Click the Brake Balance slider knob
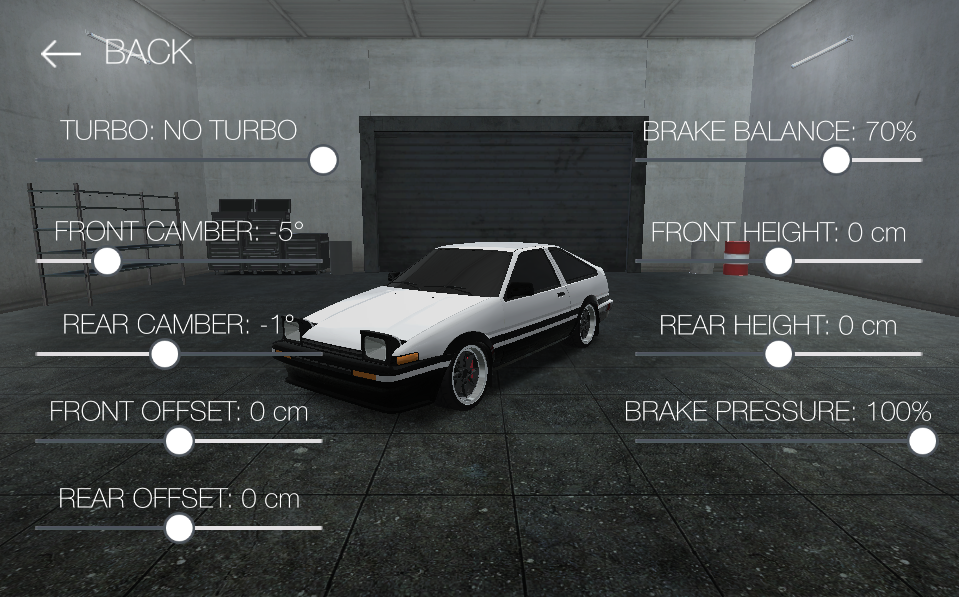The width and height of the screenshot is (959, 597). [836, 160]
